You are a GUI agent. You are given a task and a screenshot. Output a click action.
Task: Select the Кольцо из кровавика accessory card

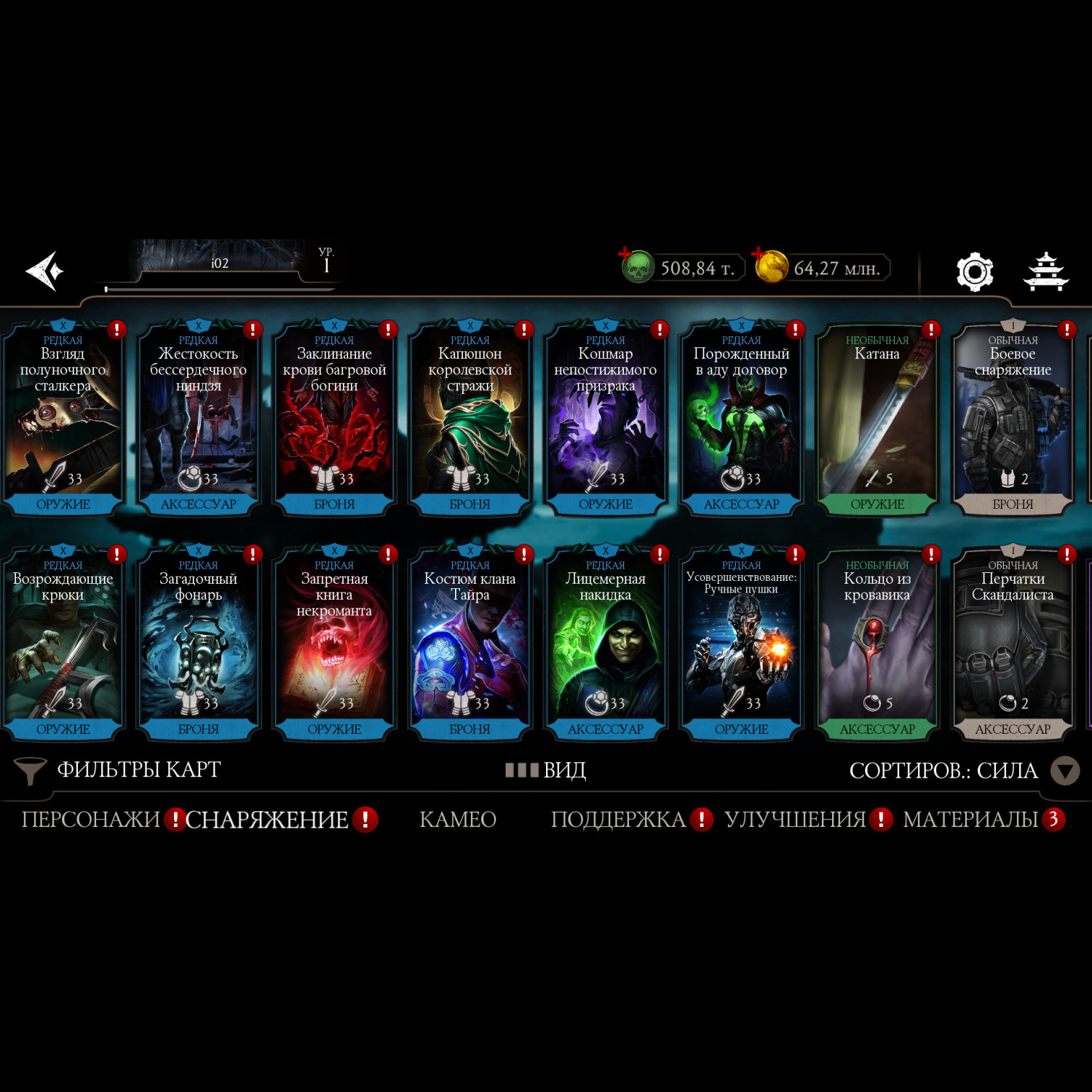[877, 644]
